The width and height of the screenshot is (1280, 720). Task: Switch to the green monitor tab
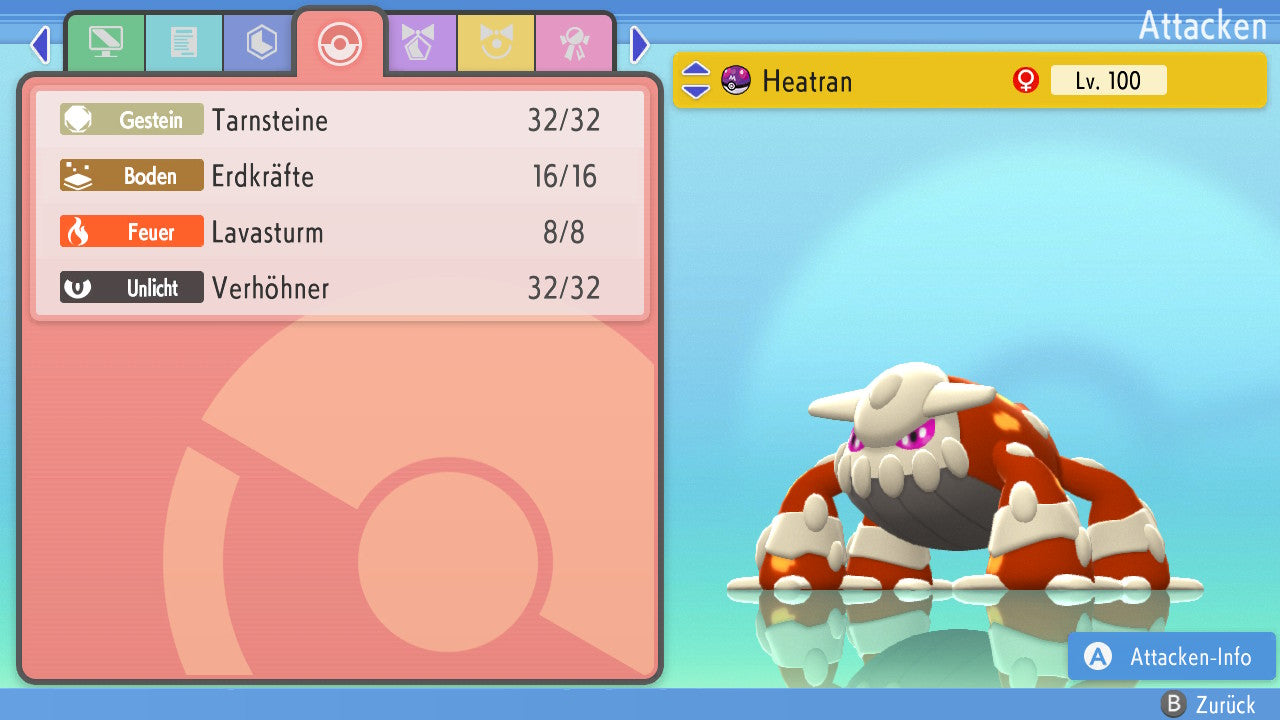point(105,43)
